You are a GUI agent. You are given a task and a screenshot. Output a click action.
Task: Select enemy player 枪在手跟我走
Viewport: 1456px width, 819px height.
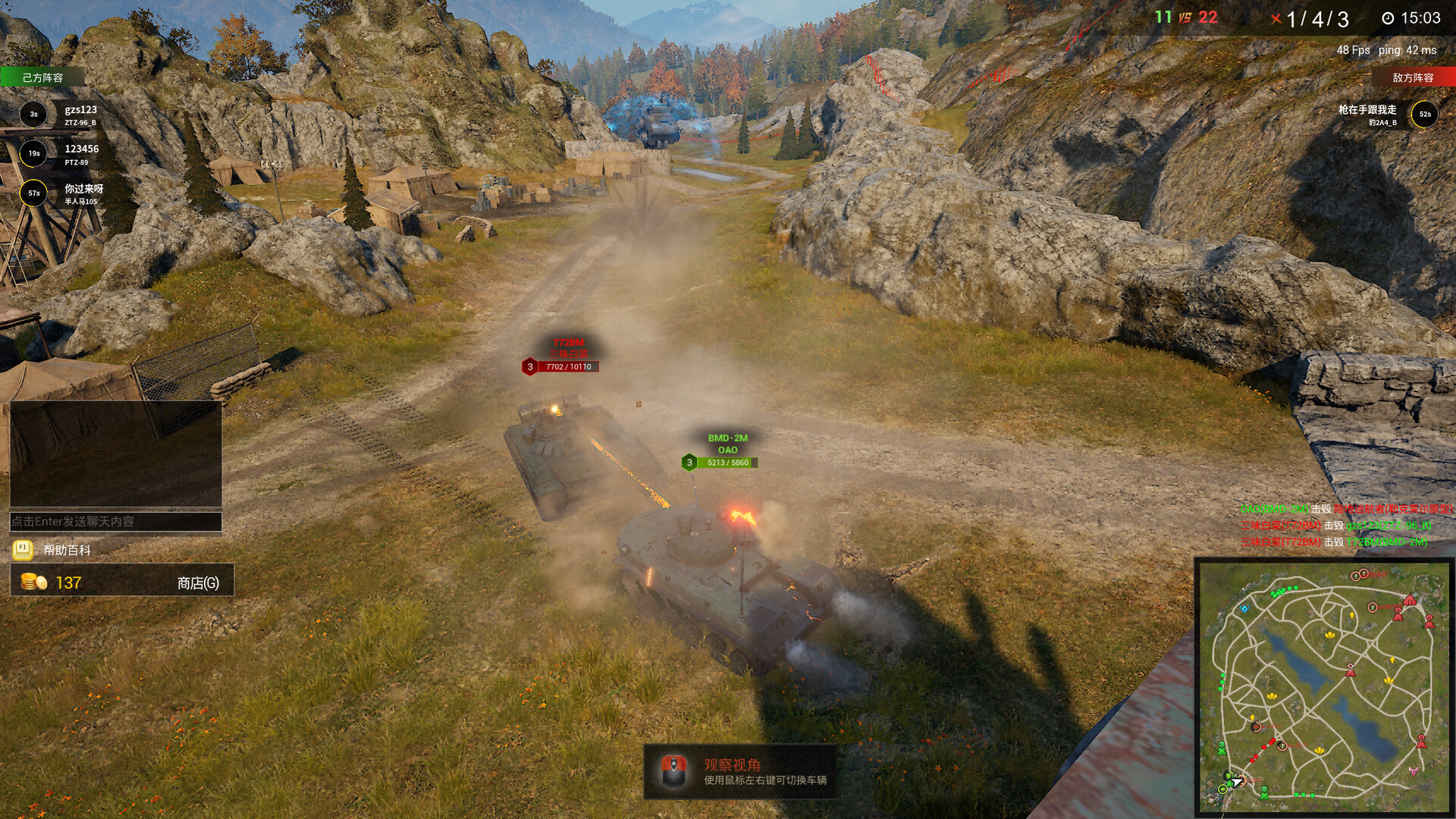(x=1367, y=115)
